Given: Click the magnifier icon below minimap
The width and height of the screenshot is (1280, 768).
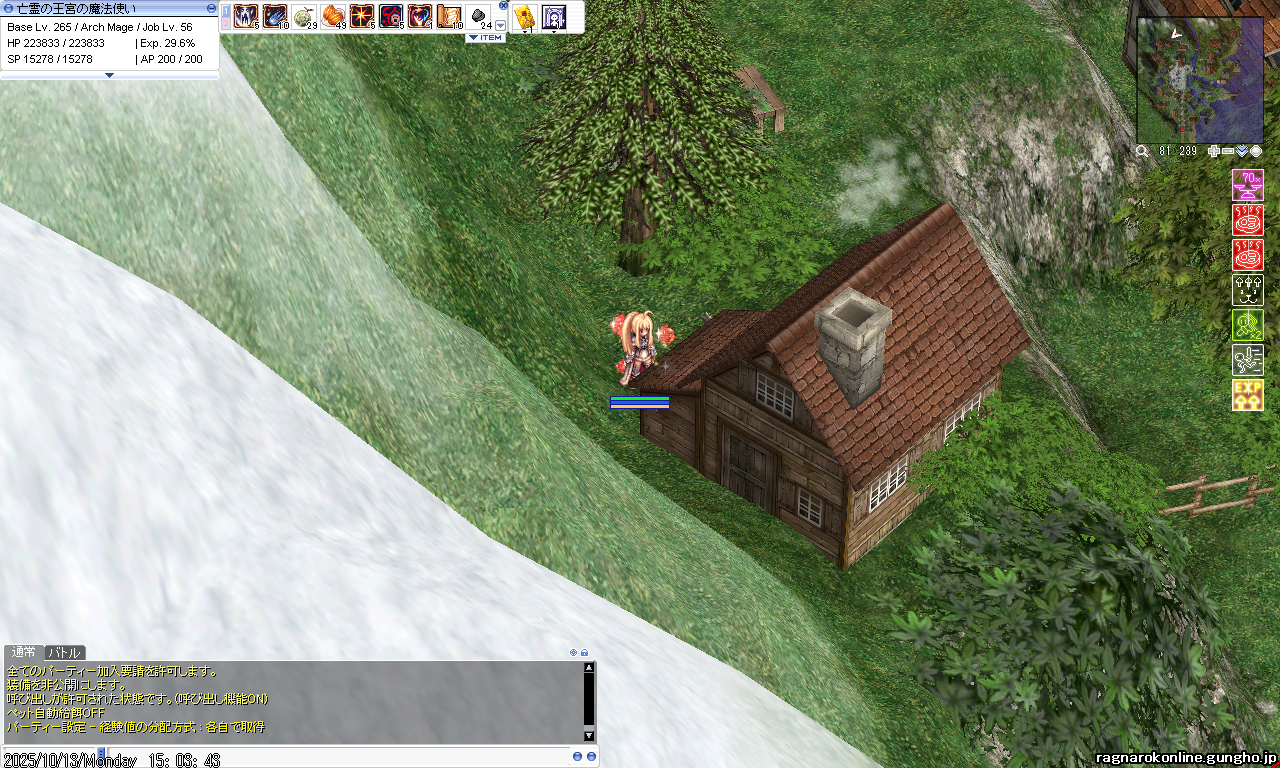Looking at the screenshot, I should point(1142,151).
